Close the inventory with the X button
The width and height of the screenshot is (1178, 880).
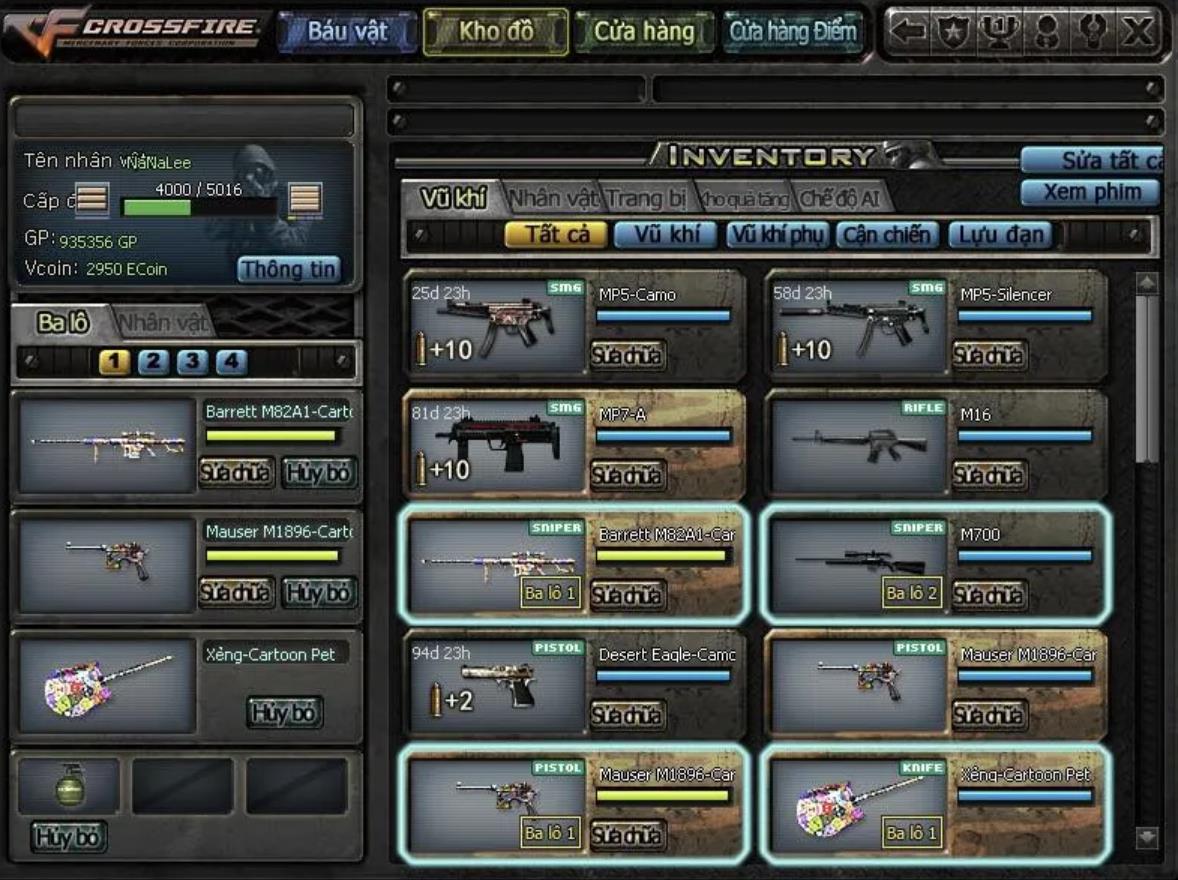point(1138,31)
